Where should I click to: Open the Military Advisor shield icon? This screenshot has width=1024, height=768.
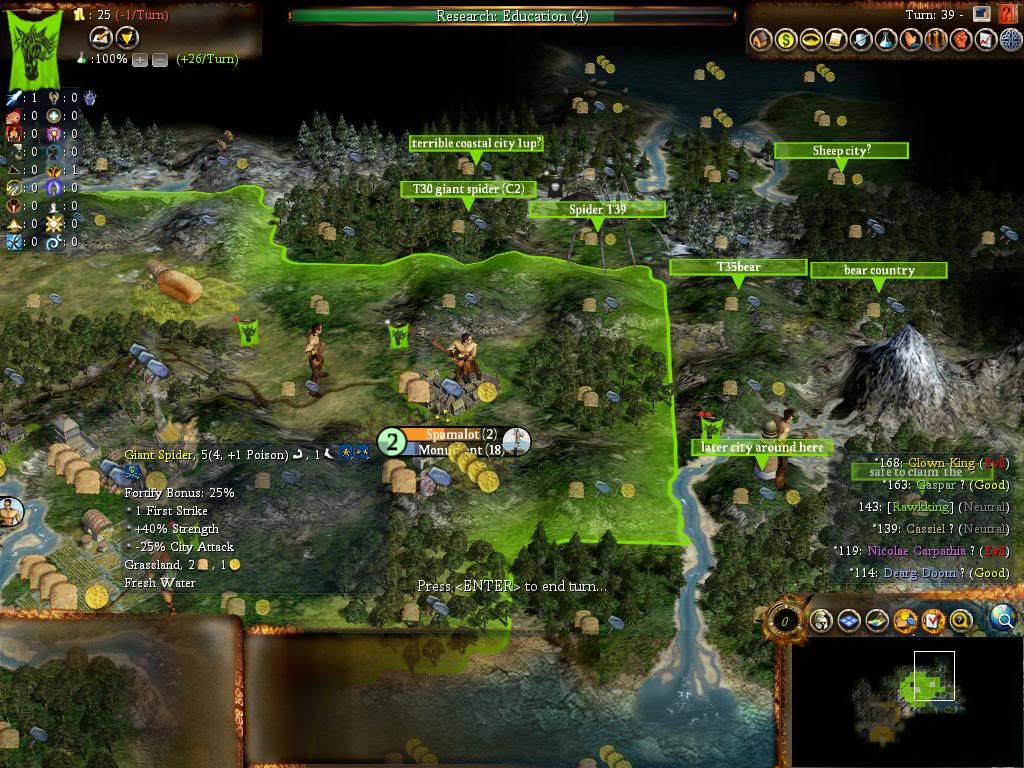(x=861, y=40)
